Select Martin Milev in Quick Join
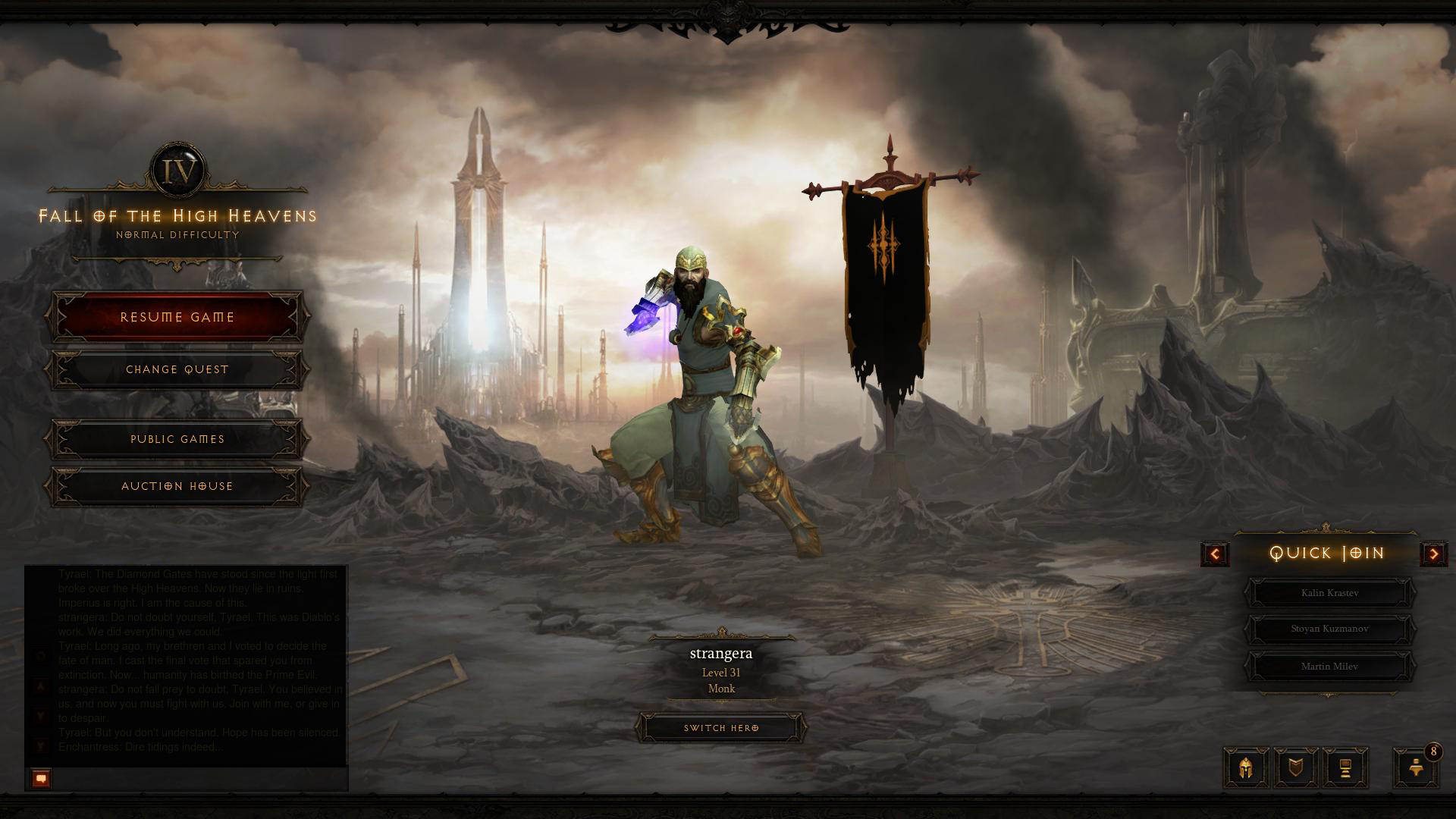The image size is (1456, 819). tap(1329, 667)
